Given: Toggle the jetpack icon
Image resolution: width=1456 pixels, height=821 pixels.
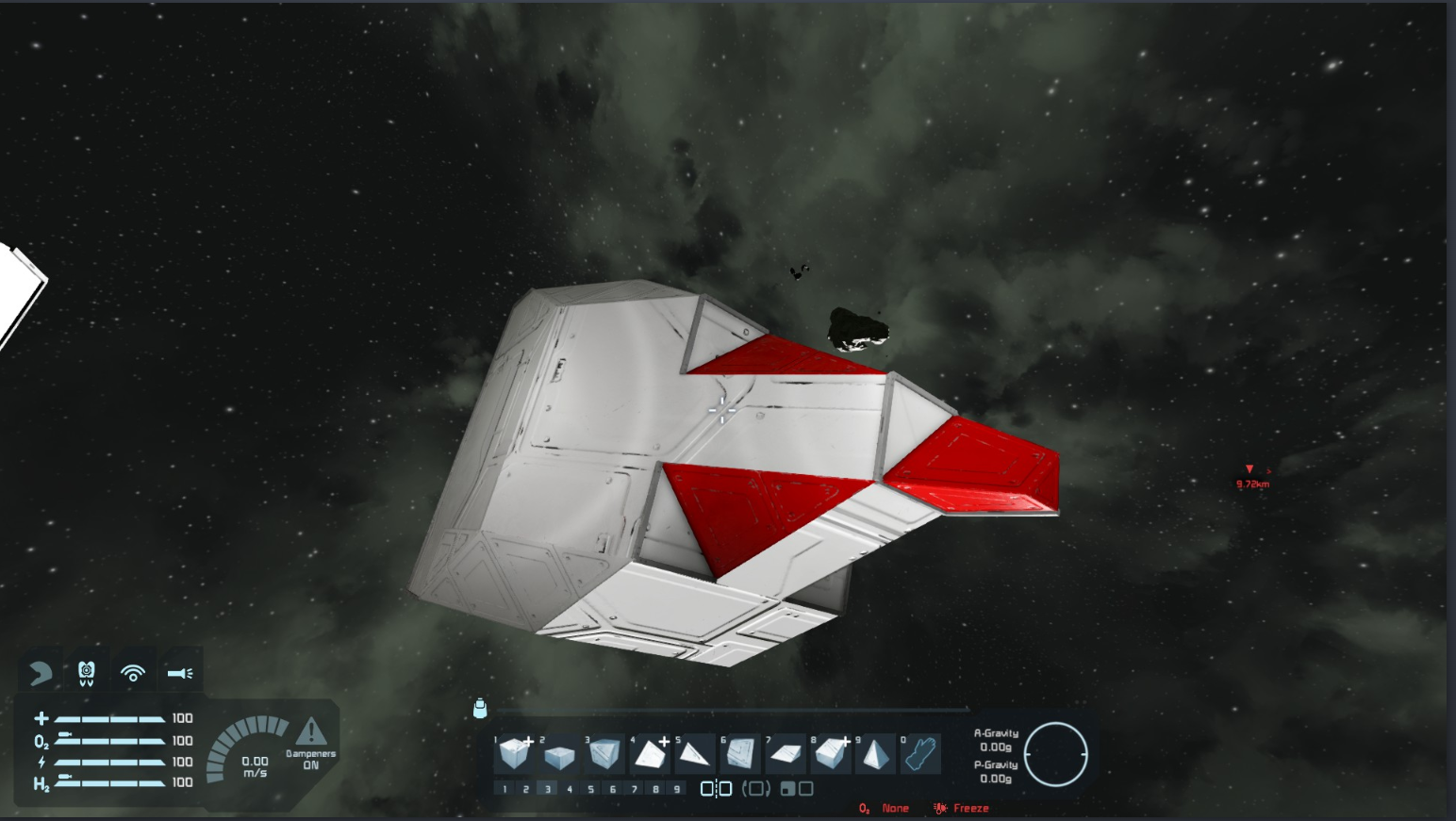Looking at the screenshot, I should 87,673.
